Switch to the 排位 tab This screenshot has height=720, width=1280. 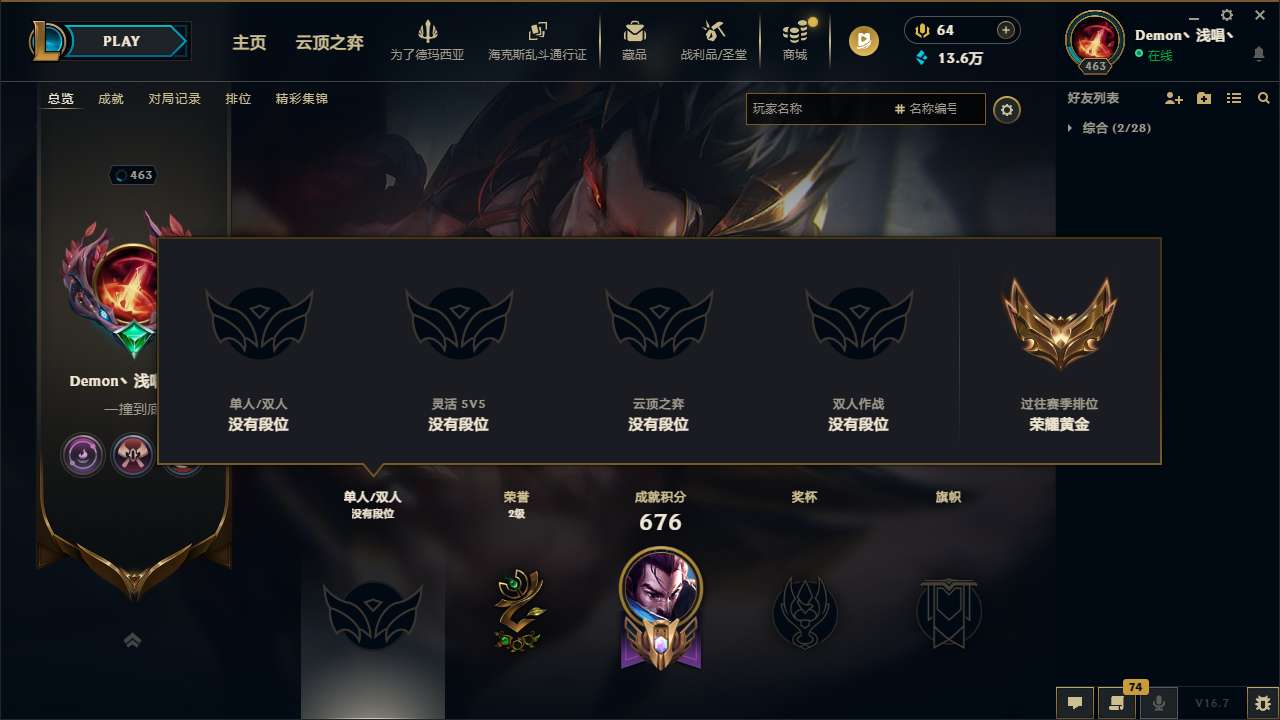pyautogui.click(x=238, y=98)
